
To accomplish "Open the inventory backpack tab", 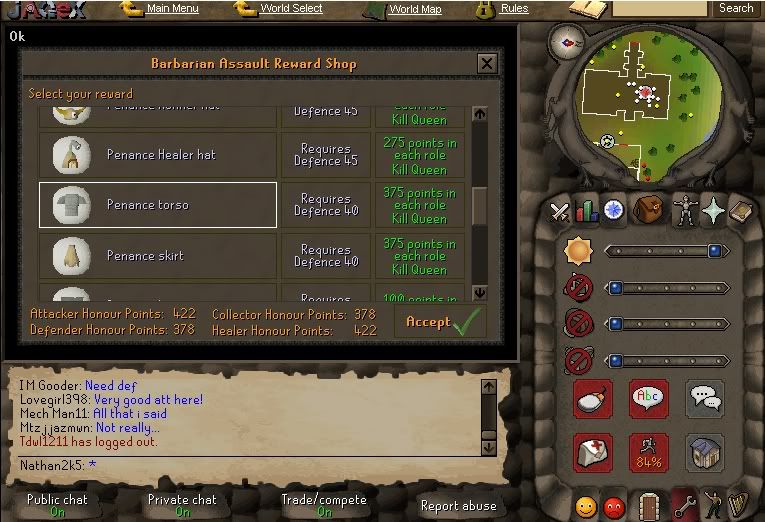I will tap(648, 210).
